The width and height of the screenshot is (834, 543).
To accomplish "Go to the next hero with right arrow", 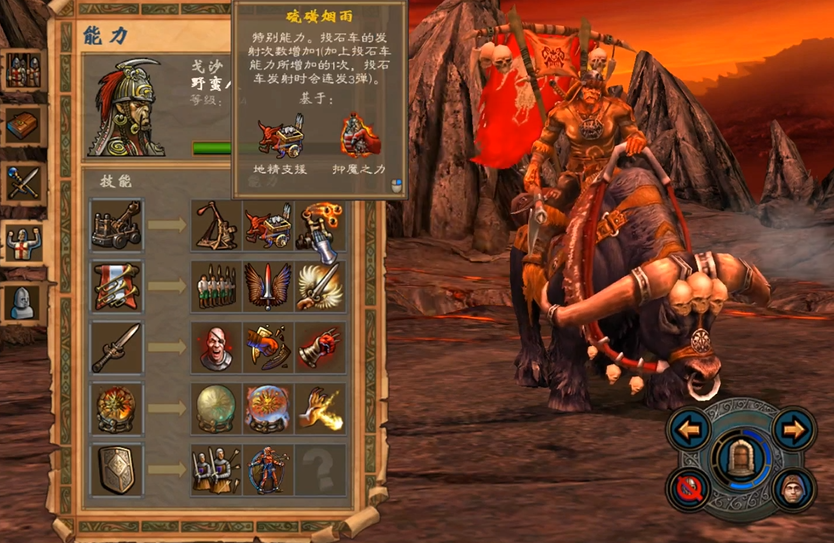I will click(793, 431).
